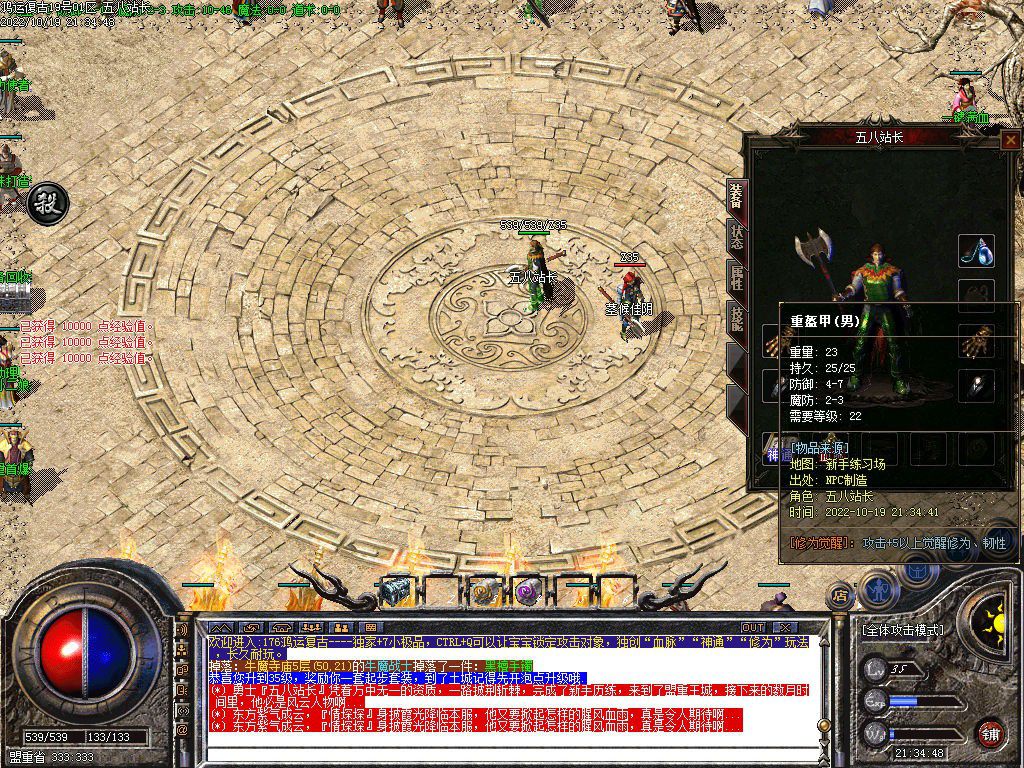Open the 状态 status tab

click(x=736, y=238)
